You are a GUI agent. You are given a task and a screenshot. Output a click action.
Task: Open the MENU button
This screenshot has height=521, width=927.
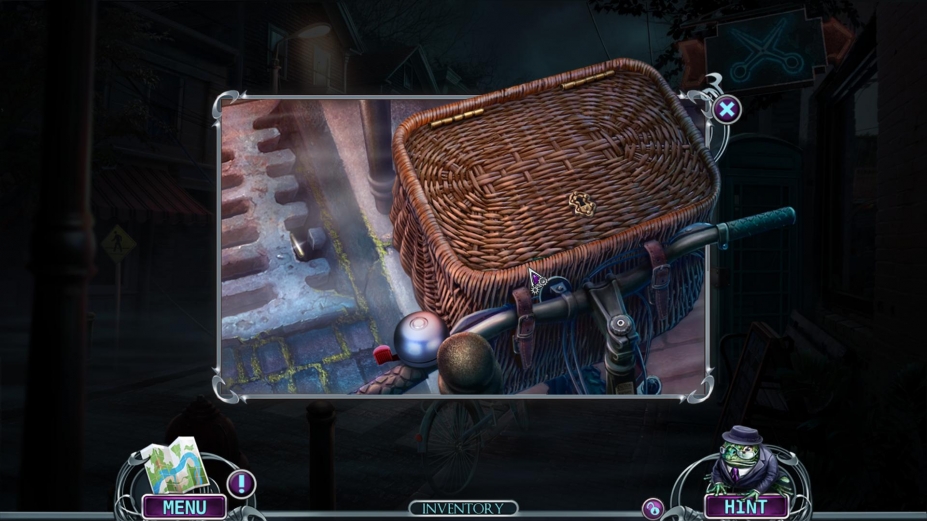tap(184, 507)
